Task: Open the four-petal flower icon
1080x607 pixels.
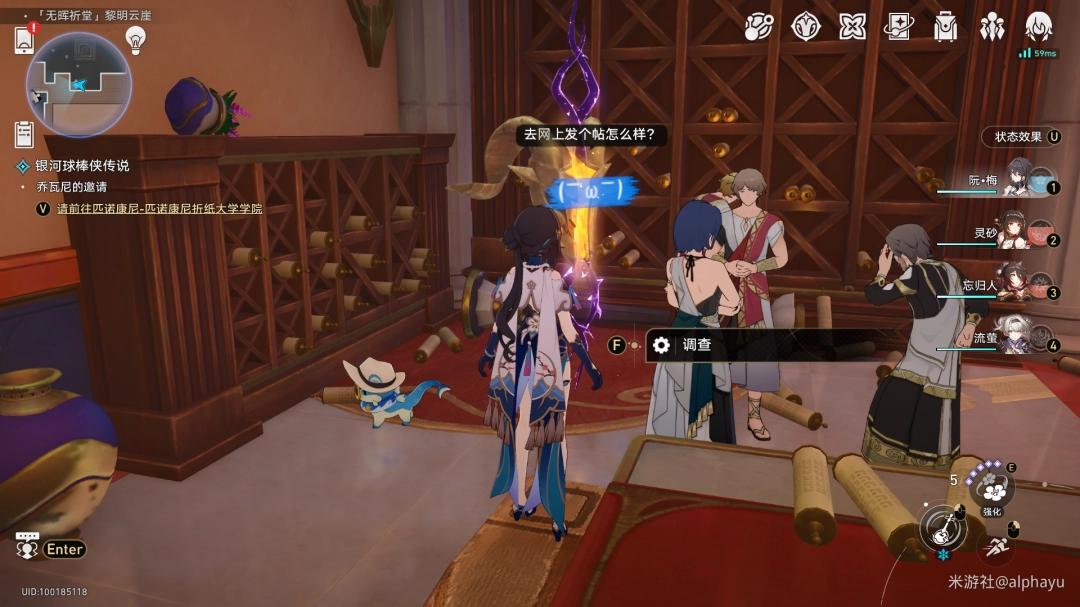Action: pyautogui.click(x=852, y=27)
